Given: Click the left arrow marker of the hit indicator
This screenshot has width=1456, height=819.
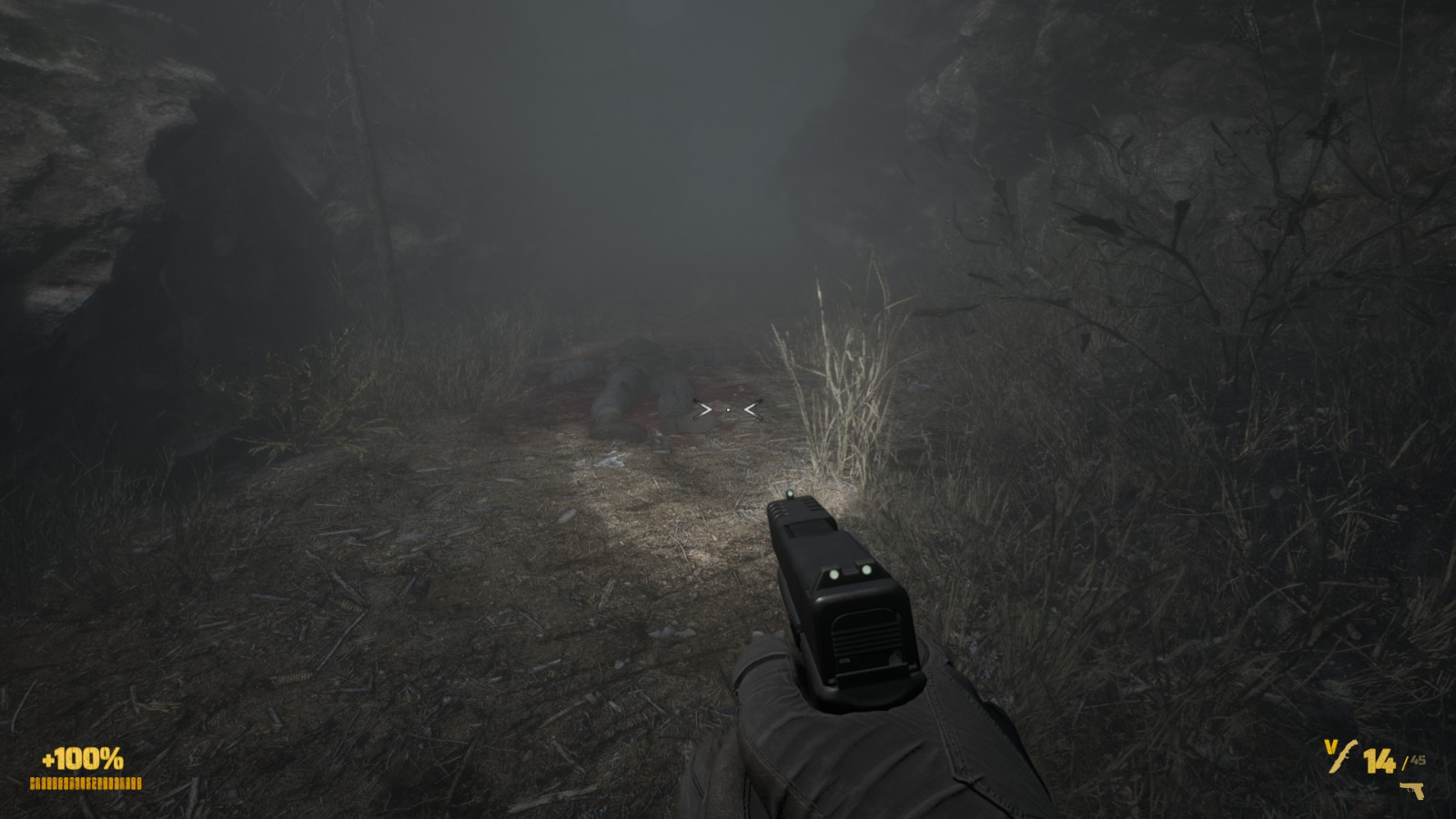Looking at the screenshot, I should [x=702, y=409].
